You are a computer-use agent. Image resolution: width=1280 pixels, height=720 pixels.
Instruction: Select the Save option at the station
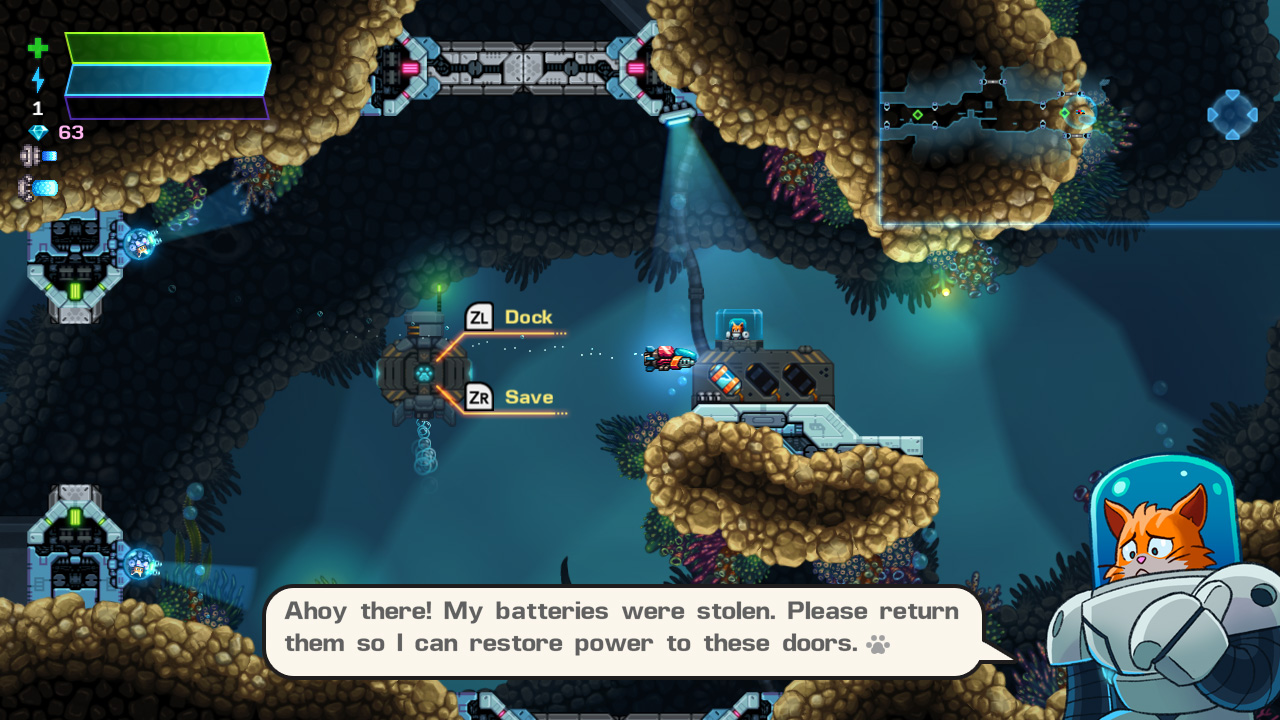point(529,396)
